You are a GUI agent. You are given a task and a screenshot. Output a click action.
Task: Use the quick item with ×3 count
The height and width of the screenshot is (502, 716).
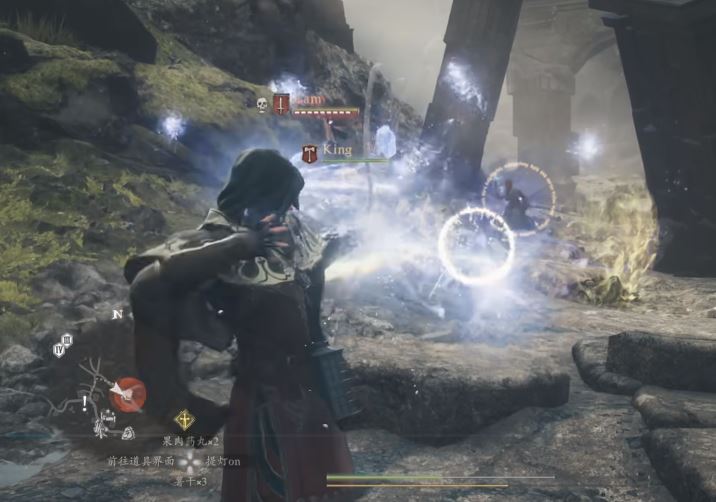coord(190,481)
